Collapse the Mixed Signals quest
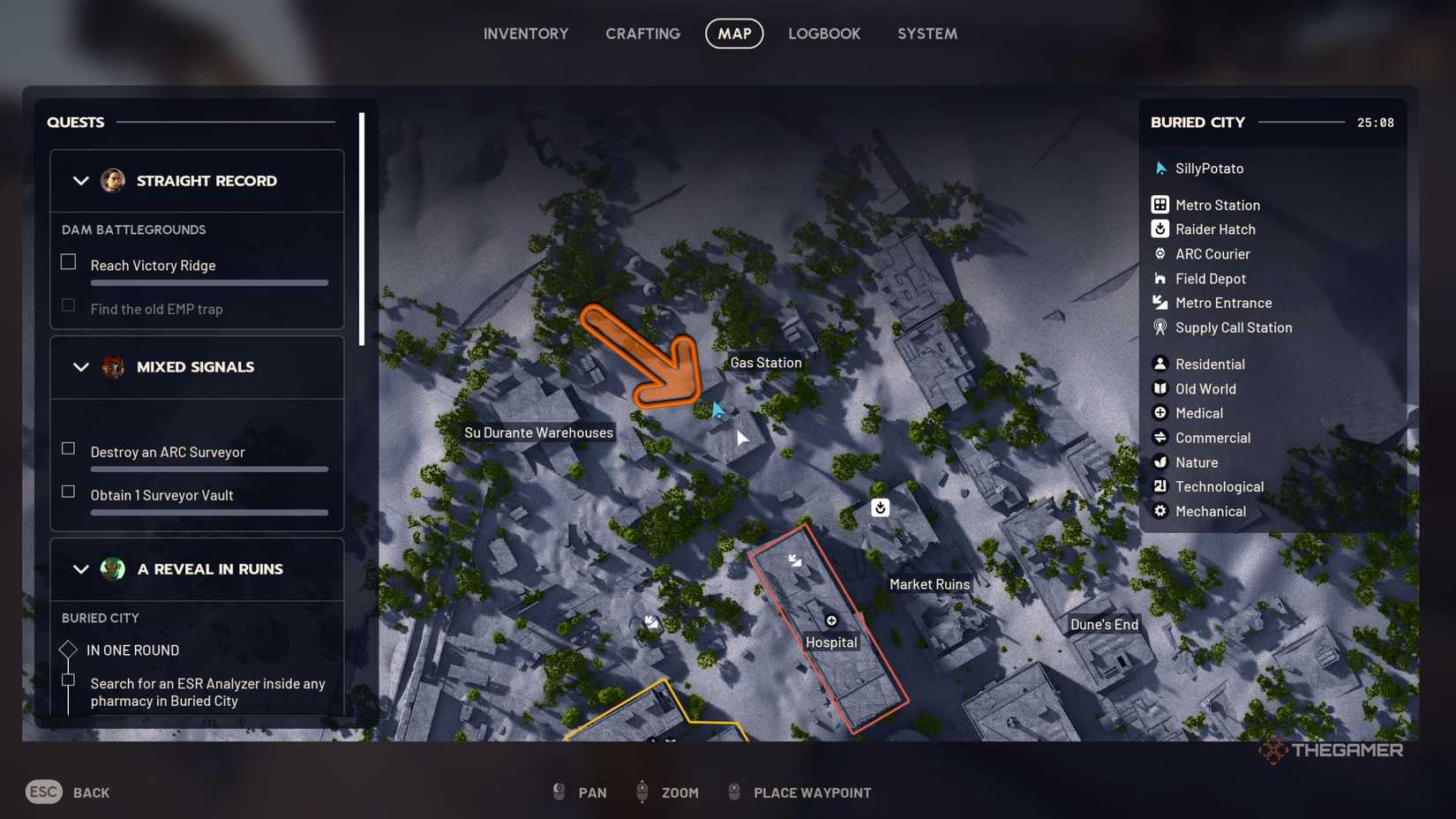The height and width of the screenshot is (819, 1456). 81,367
